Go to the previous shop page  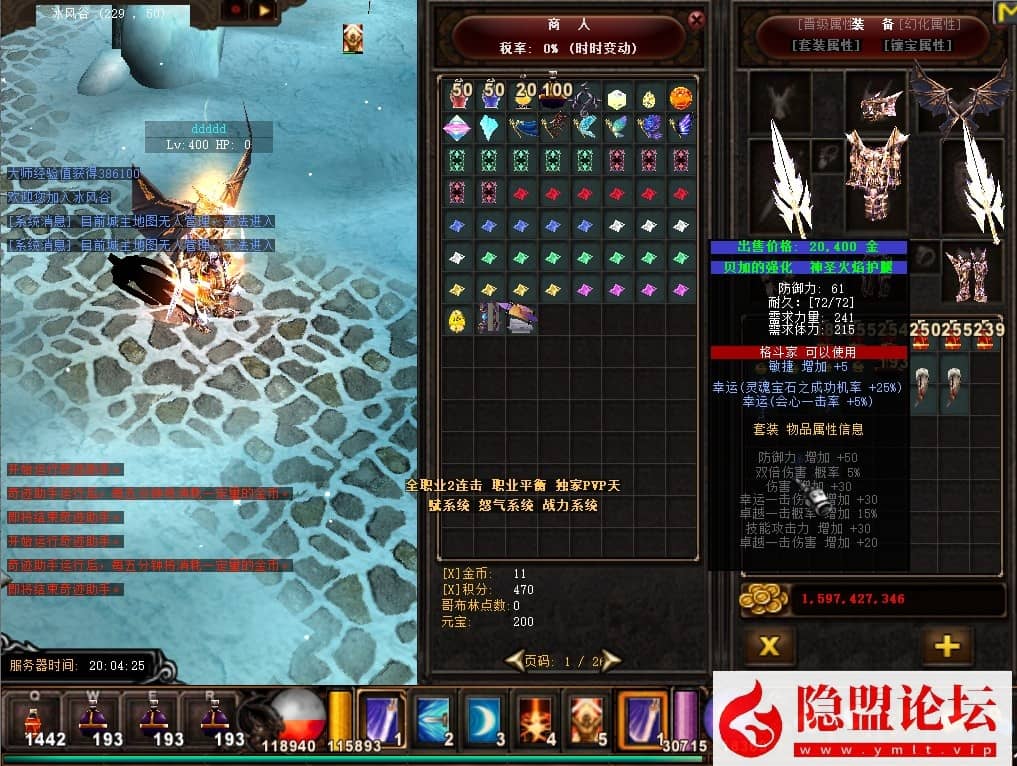tap(514, 660)
